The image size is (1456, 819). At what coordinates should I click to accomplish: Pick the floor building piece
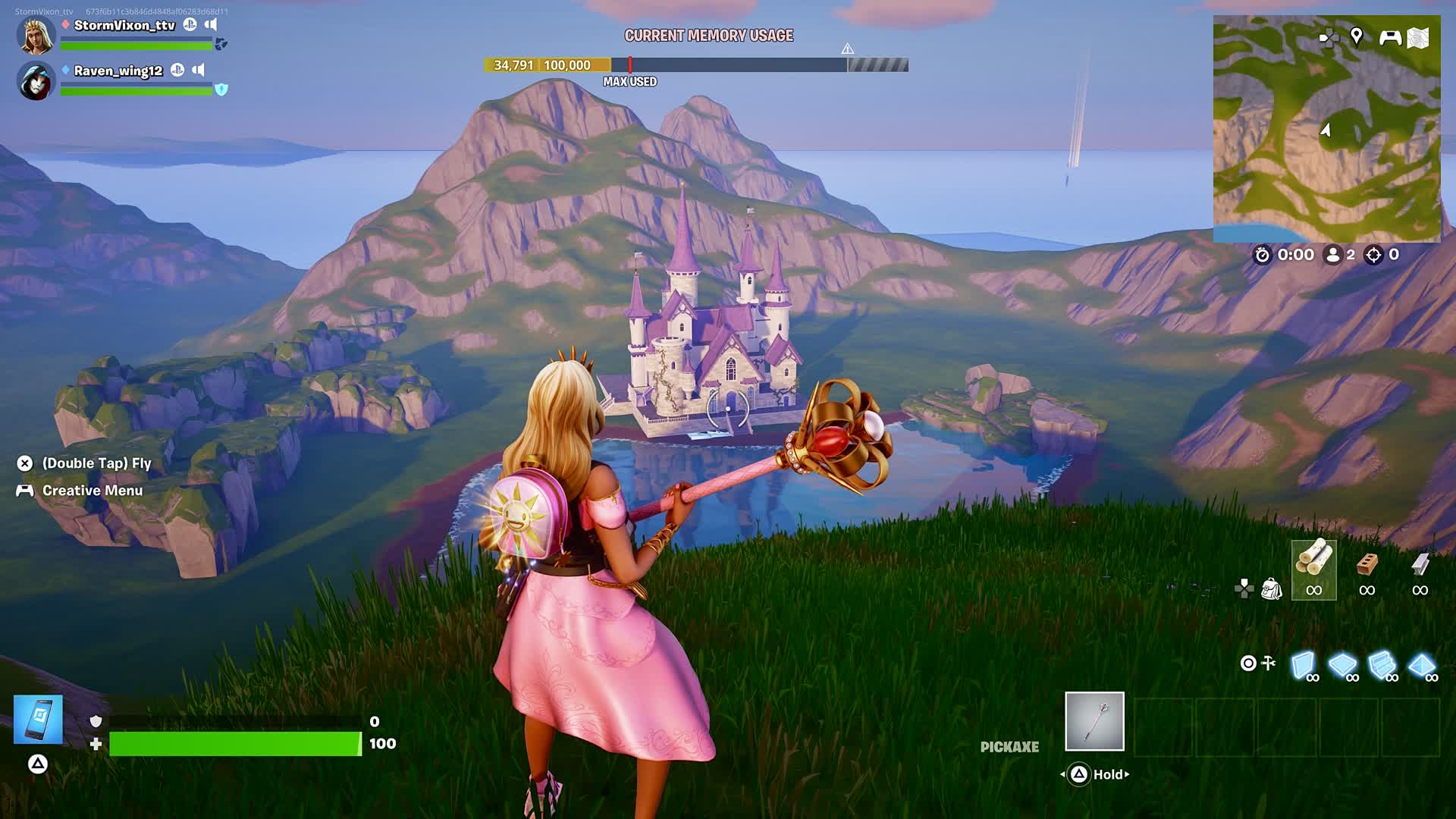tap(1343, 665)
